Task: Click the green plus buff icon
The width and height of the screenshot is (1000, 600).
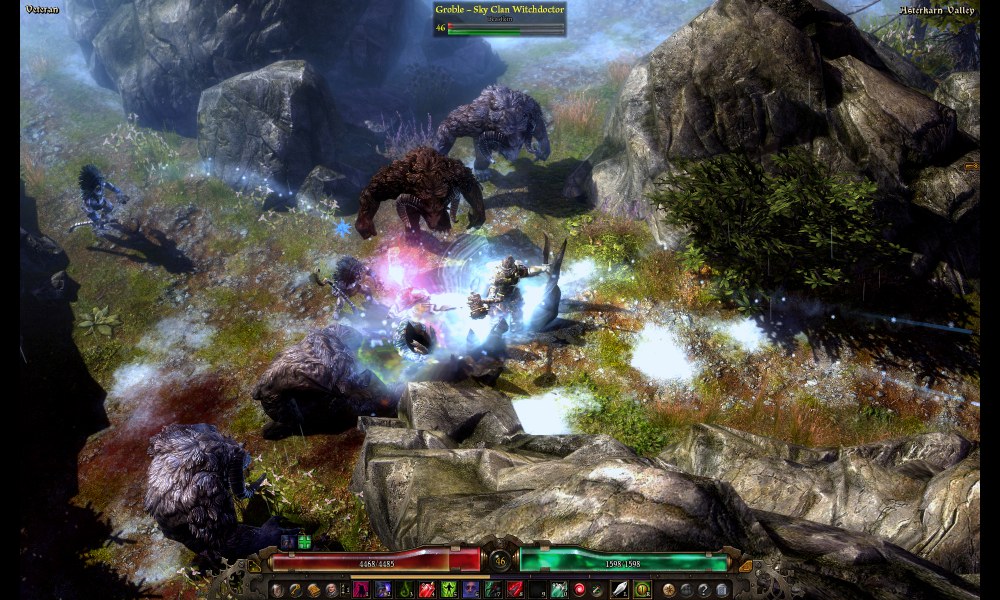Action: click(304, 542)
